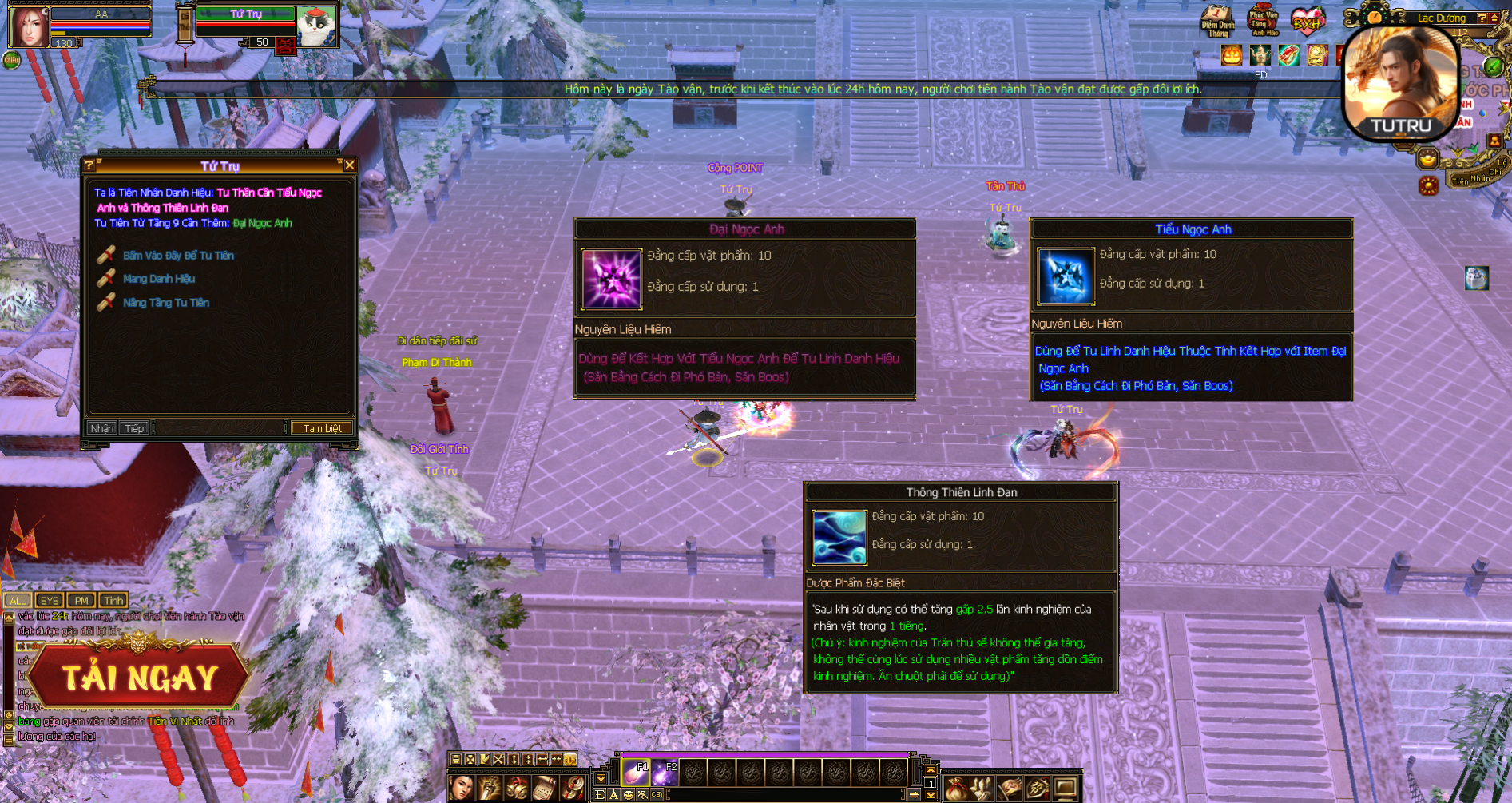Viewport: 1512px width, 803px height.
Task: Activate the F1 pink petal skill
Action: click(x=637, y=772)
